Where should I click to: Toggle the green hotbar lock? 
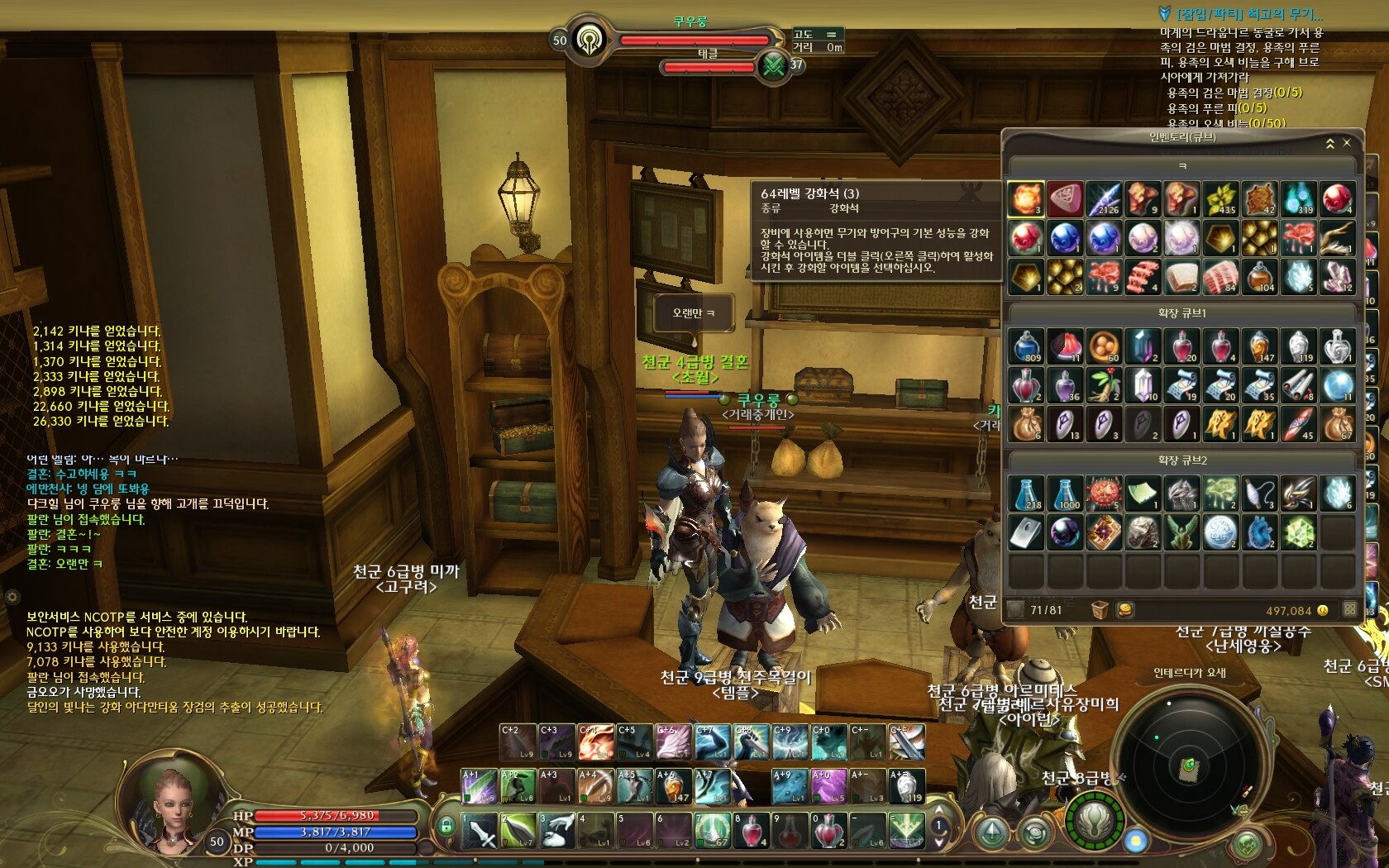point(446,825)
